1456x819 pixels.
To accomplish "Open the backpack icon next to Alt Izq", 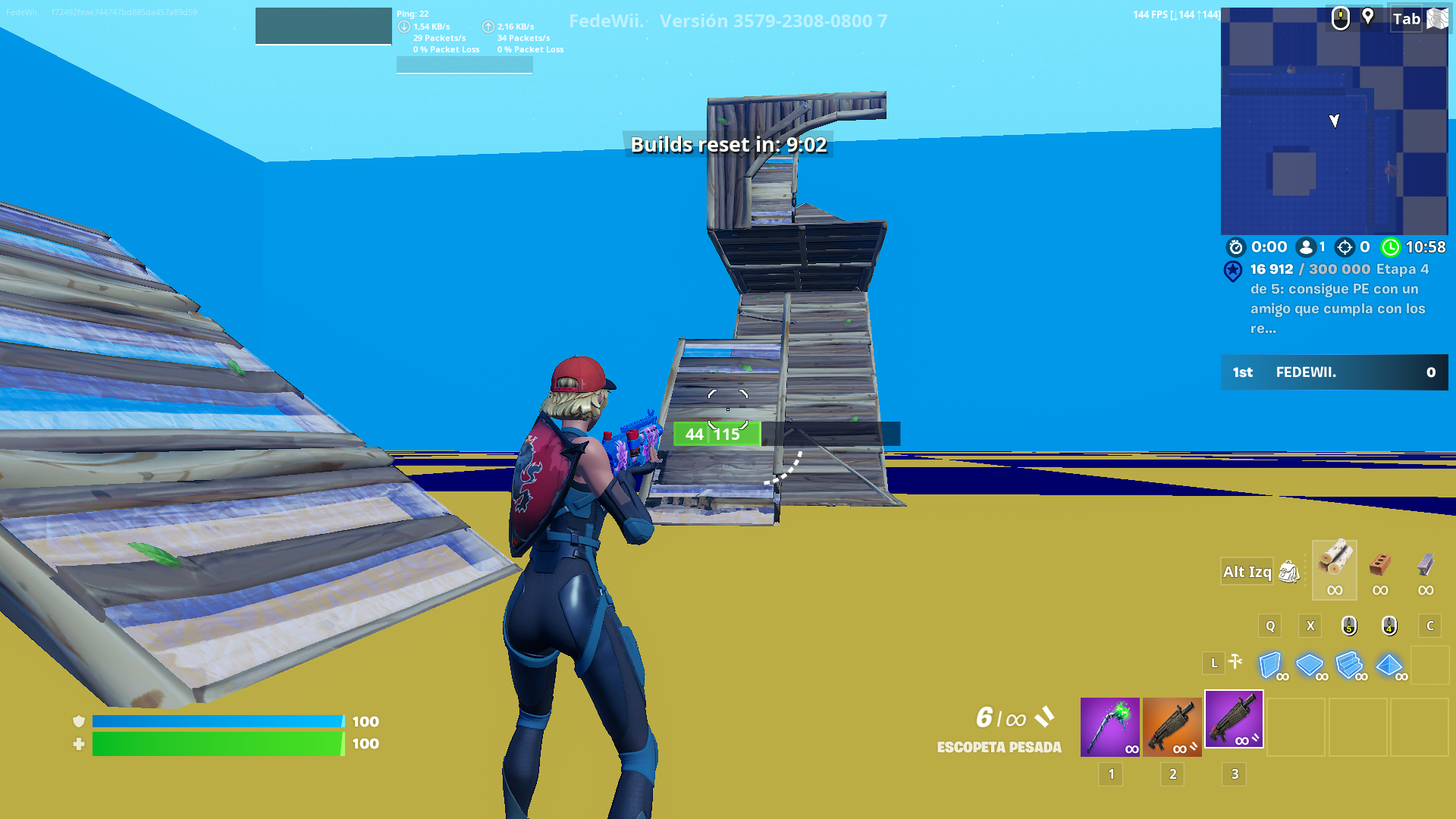I will pos(1289,572).
